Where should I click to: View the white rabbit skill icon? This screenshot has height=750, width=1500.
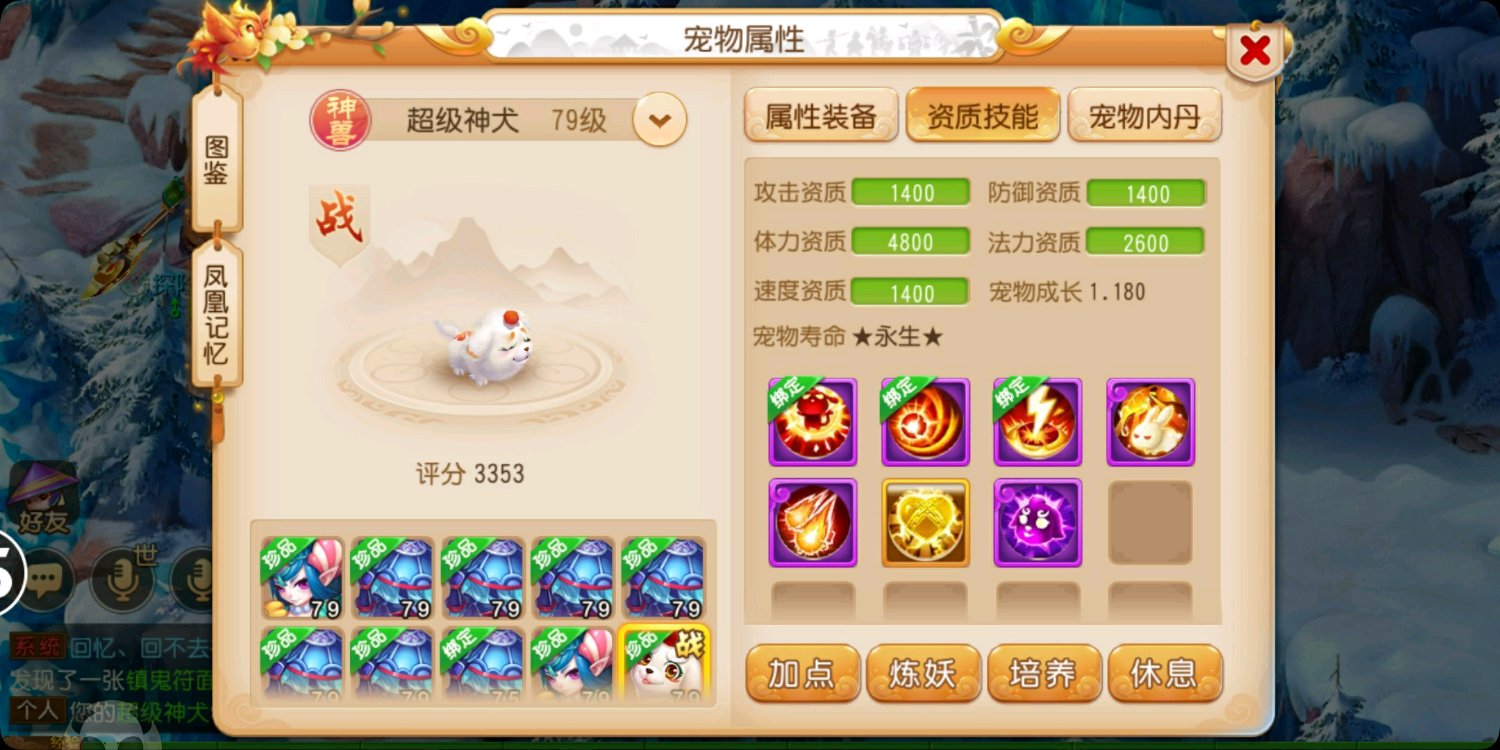click(x=1149, y=420)
